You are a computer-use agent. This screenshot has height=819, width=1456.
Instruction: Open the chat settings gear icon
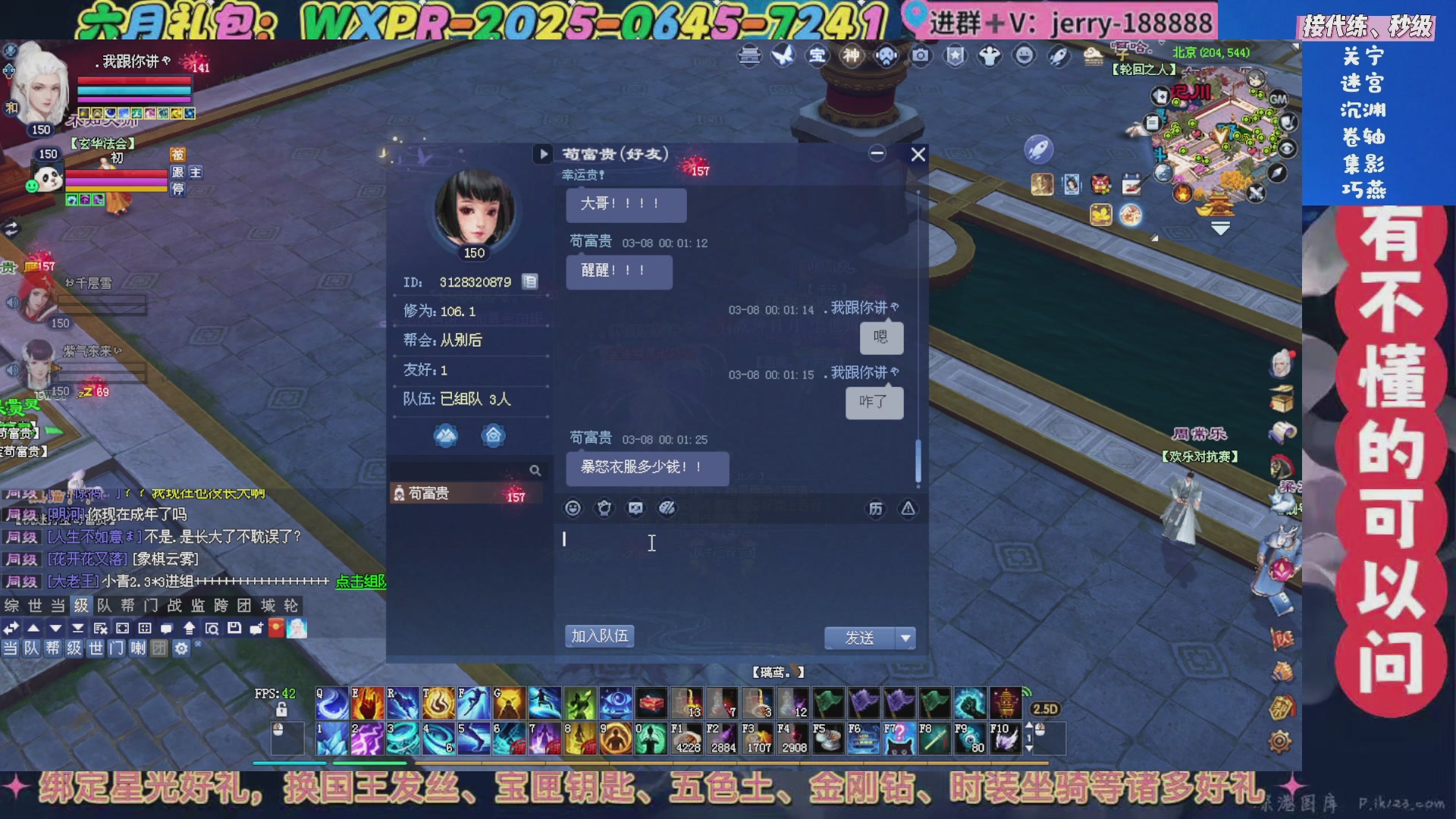180,650
